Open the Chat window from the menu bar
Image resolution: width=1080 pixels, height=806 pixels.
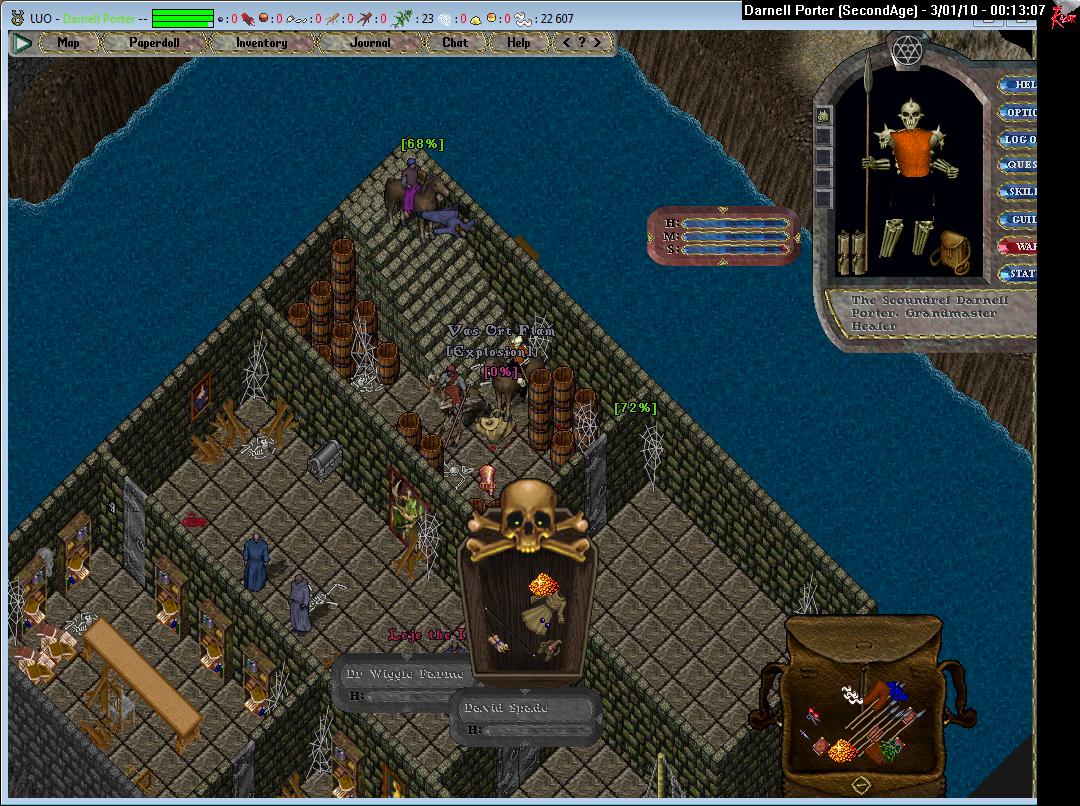455,43
